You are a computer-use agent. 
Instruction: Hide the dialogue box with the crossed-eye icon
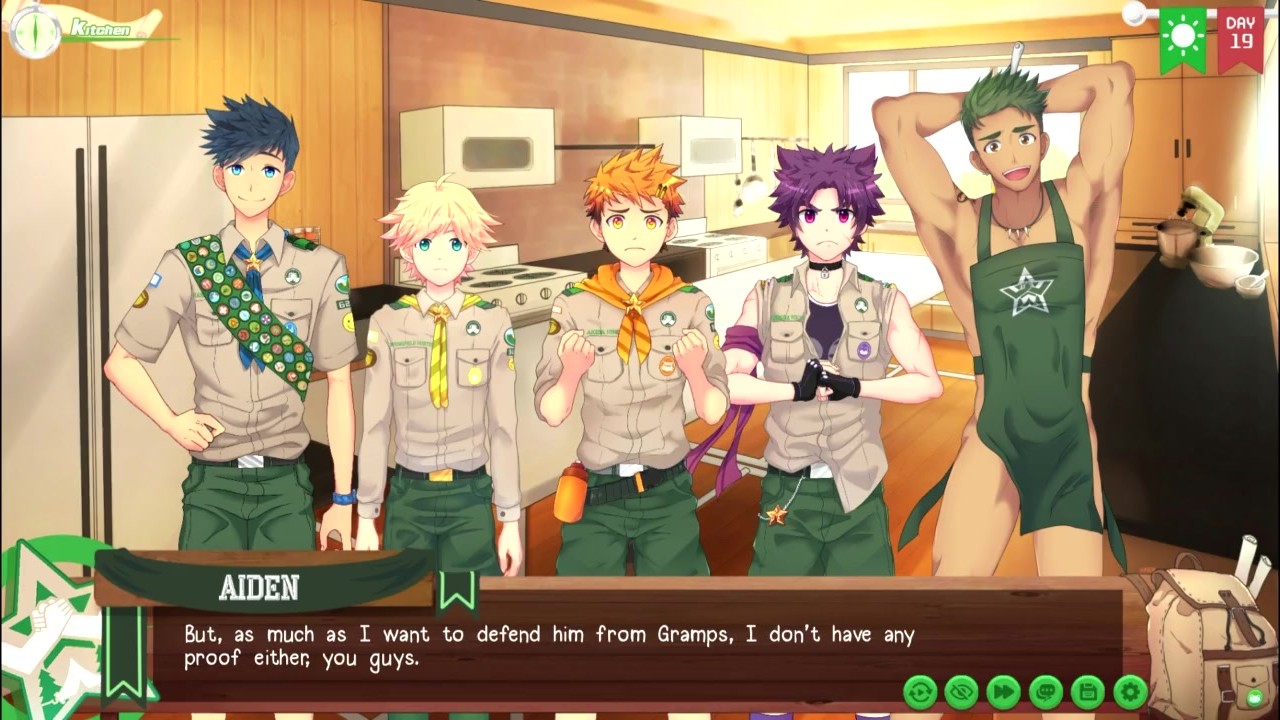962,692
